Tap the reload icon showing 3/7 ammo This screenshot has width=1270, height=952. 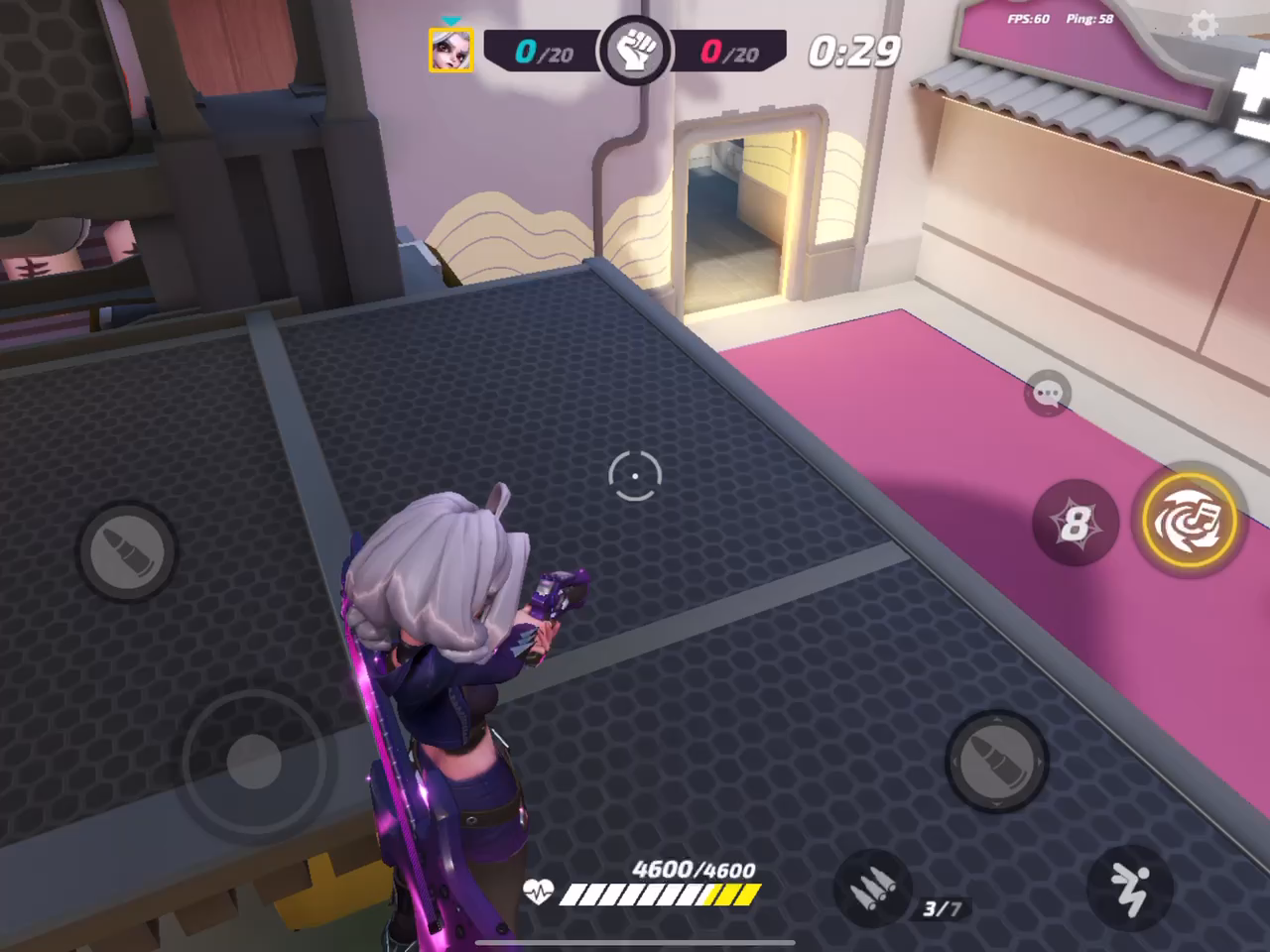[873, 890]
